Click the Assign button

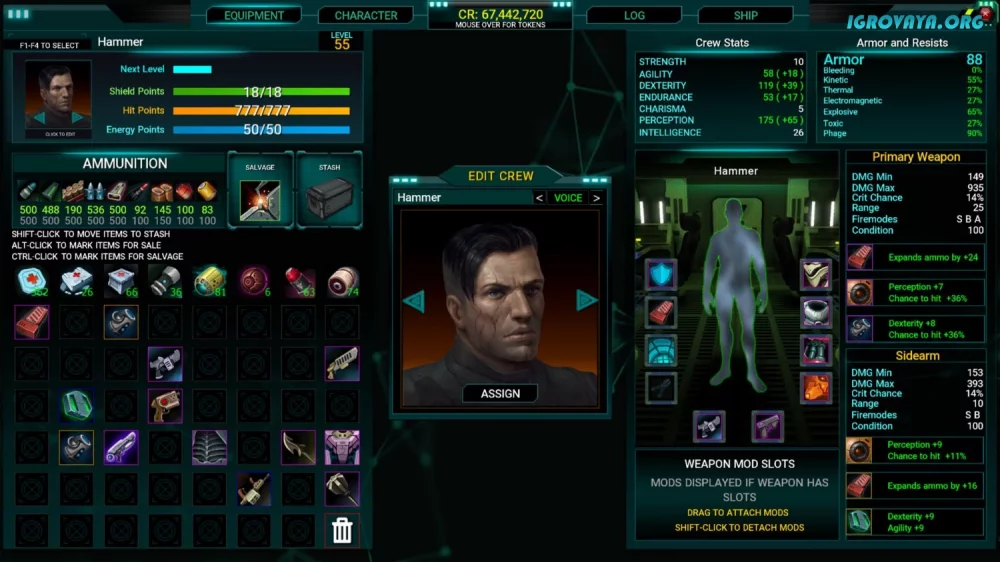click(x=500, y=393)
